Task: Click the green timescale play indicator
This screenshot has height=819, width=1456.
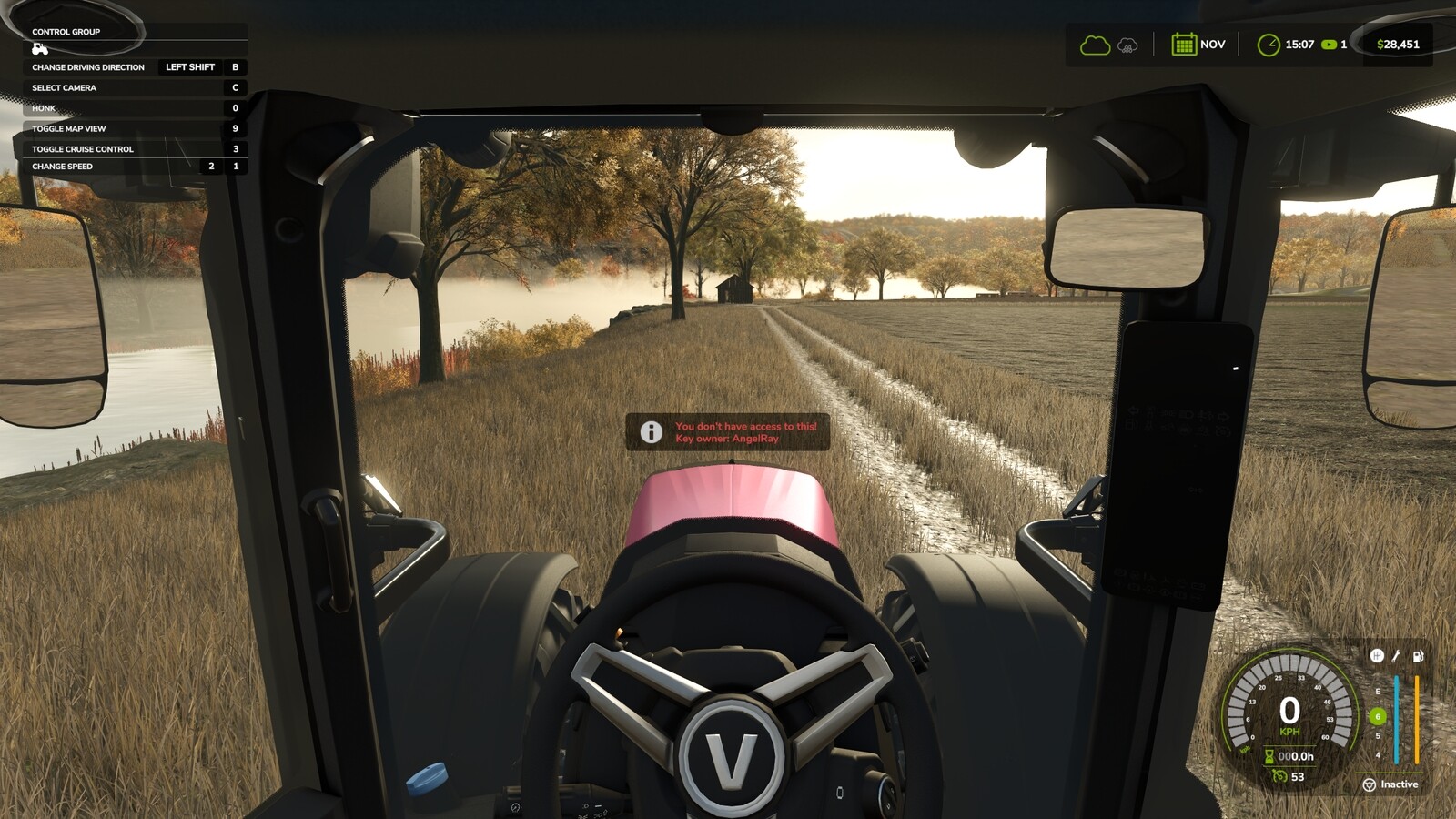Action: [1328, 45]
